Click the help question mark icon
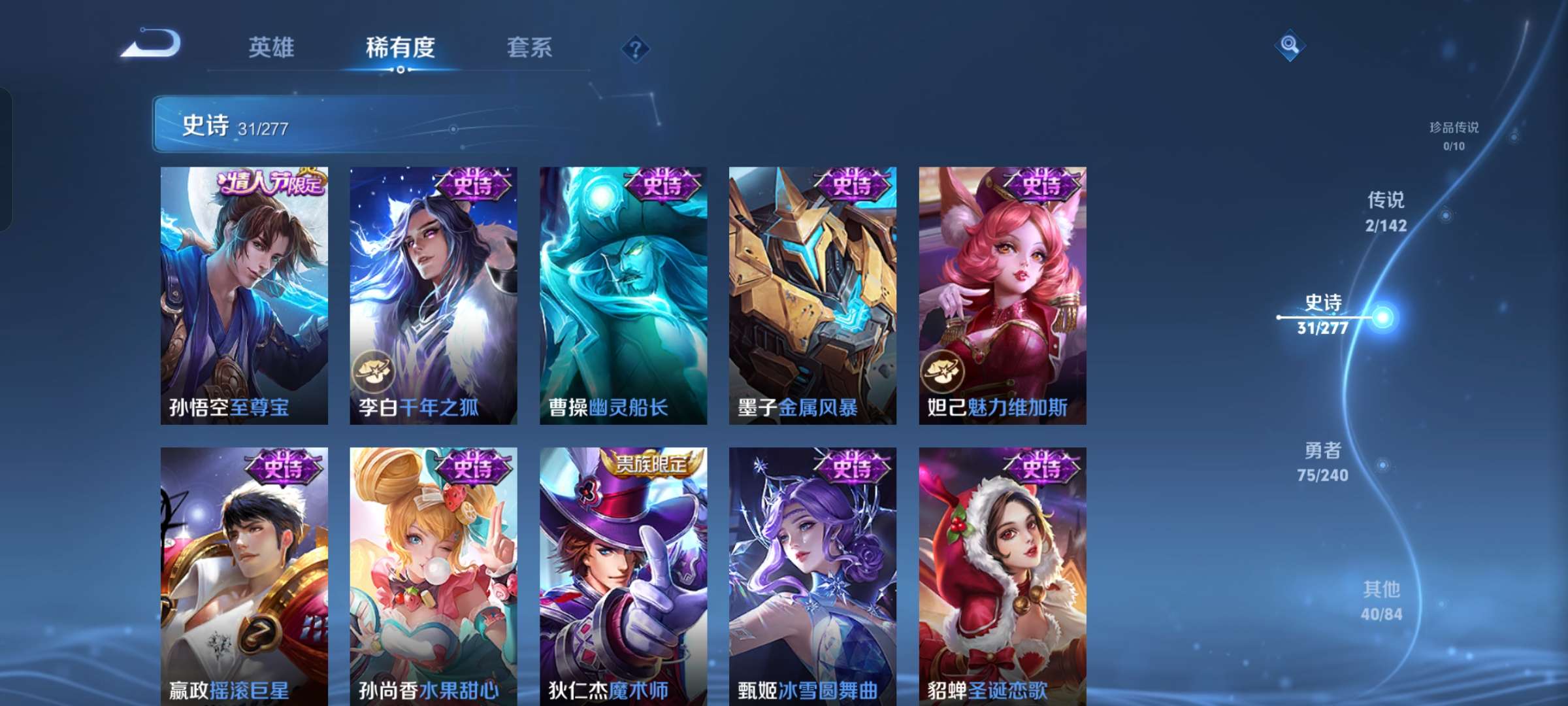This screenshot has width=1568, height=706. point(637,49)
